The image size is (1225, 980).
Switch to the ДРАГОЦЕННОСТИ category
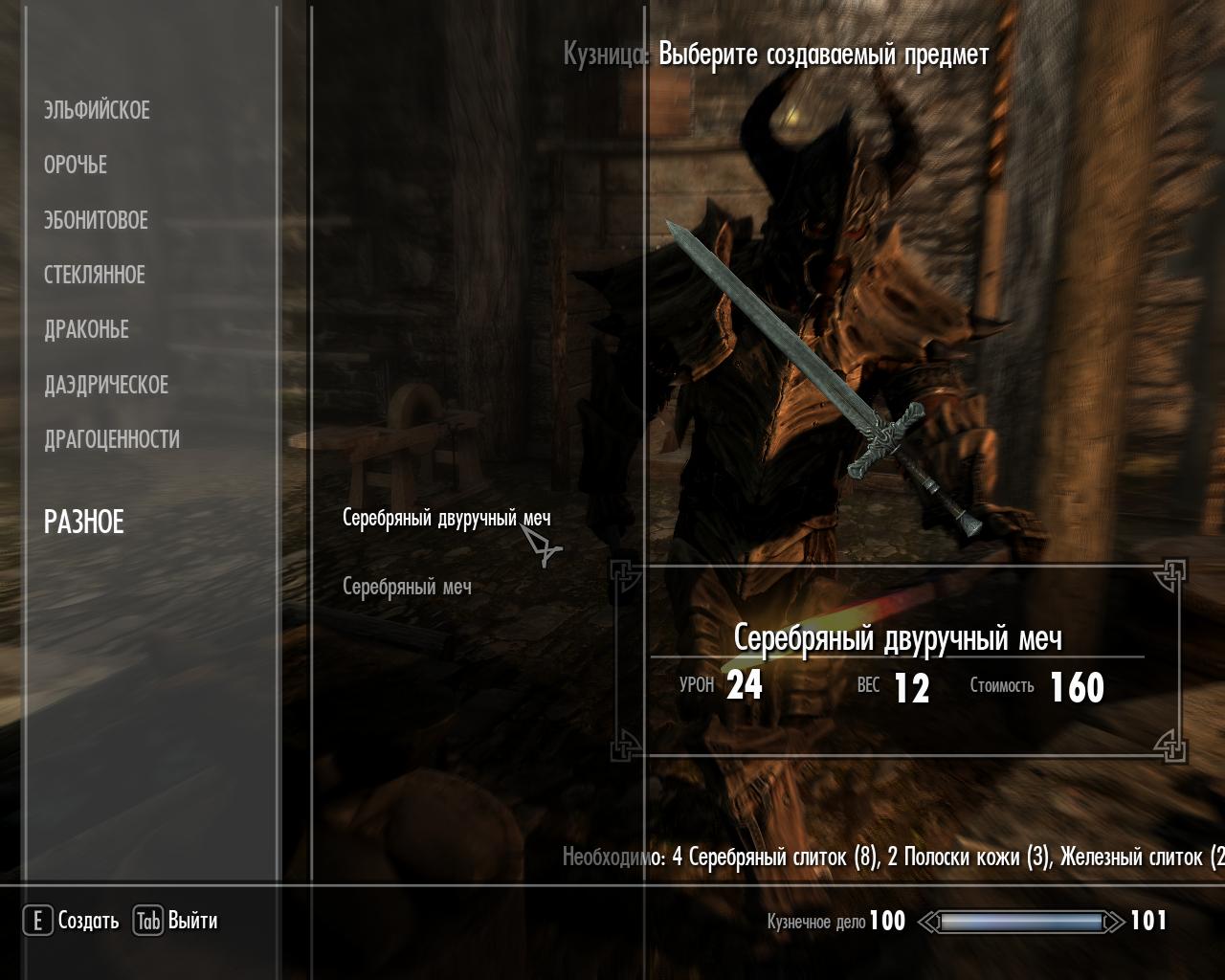[110, 440]
